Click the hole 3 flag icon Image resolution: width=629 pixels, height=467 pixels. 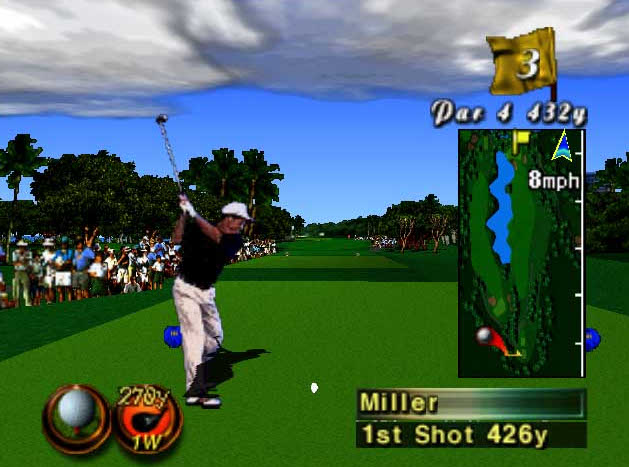click(x=522, y=63)
